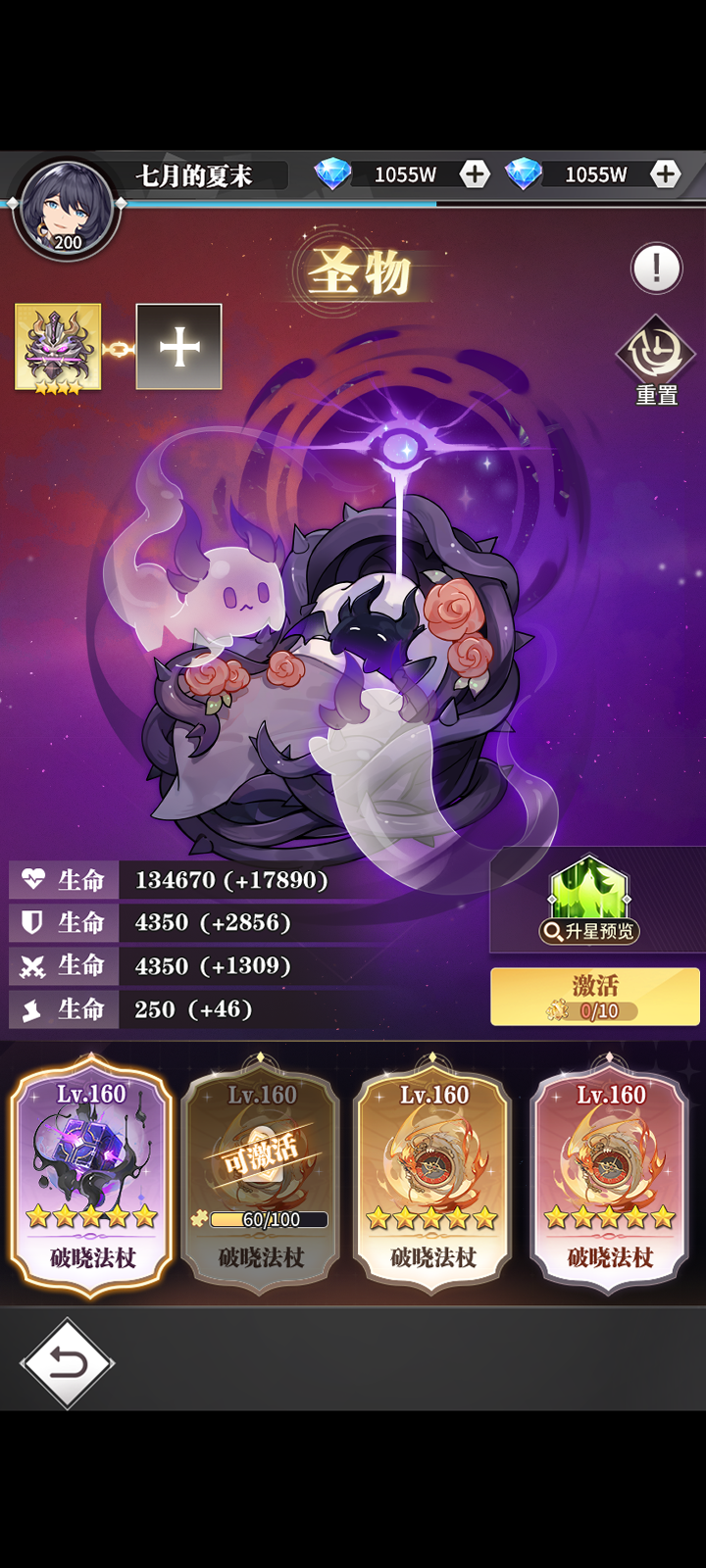Select the purple dark cube relic card
706x1568 pixels.
pyautogui.click(x=92, y=1174)
